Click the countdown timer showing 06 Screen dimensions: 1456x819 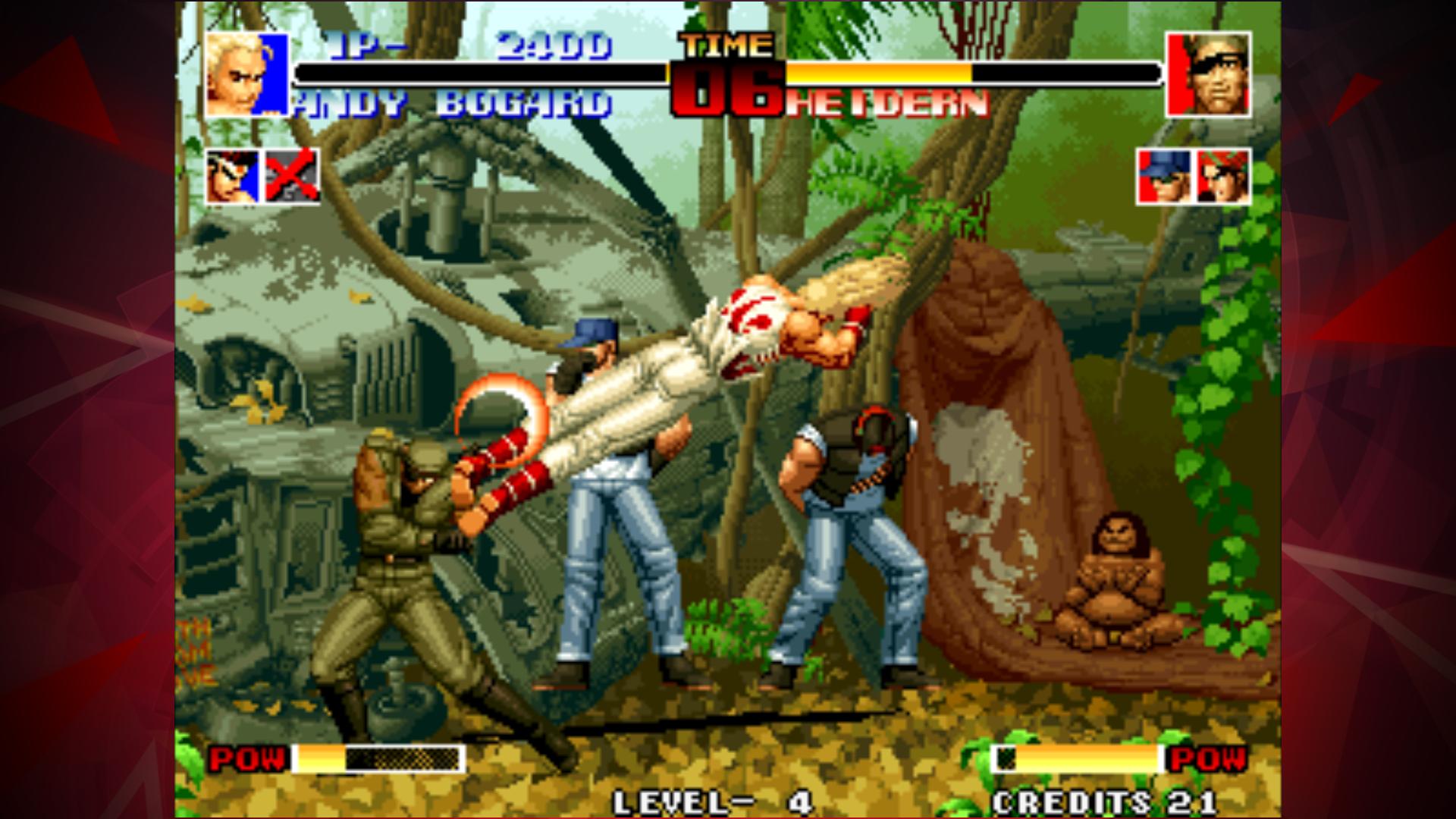pyautogui.click(x=726, y=89)
